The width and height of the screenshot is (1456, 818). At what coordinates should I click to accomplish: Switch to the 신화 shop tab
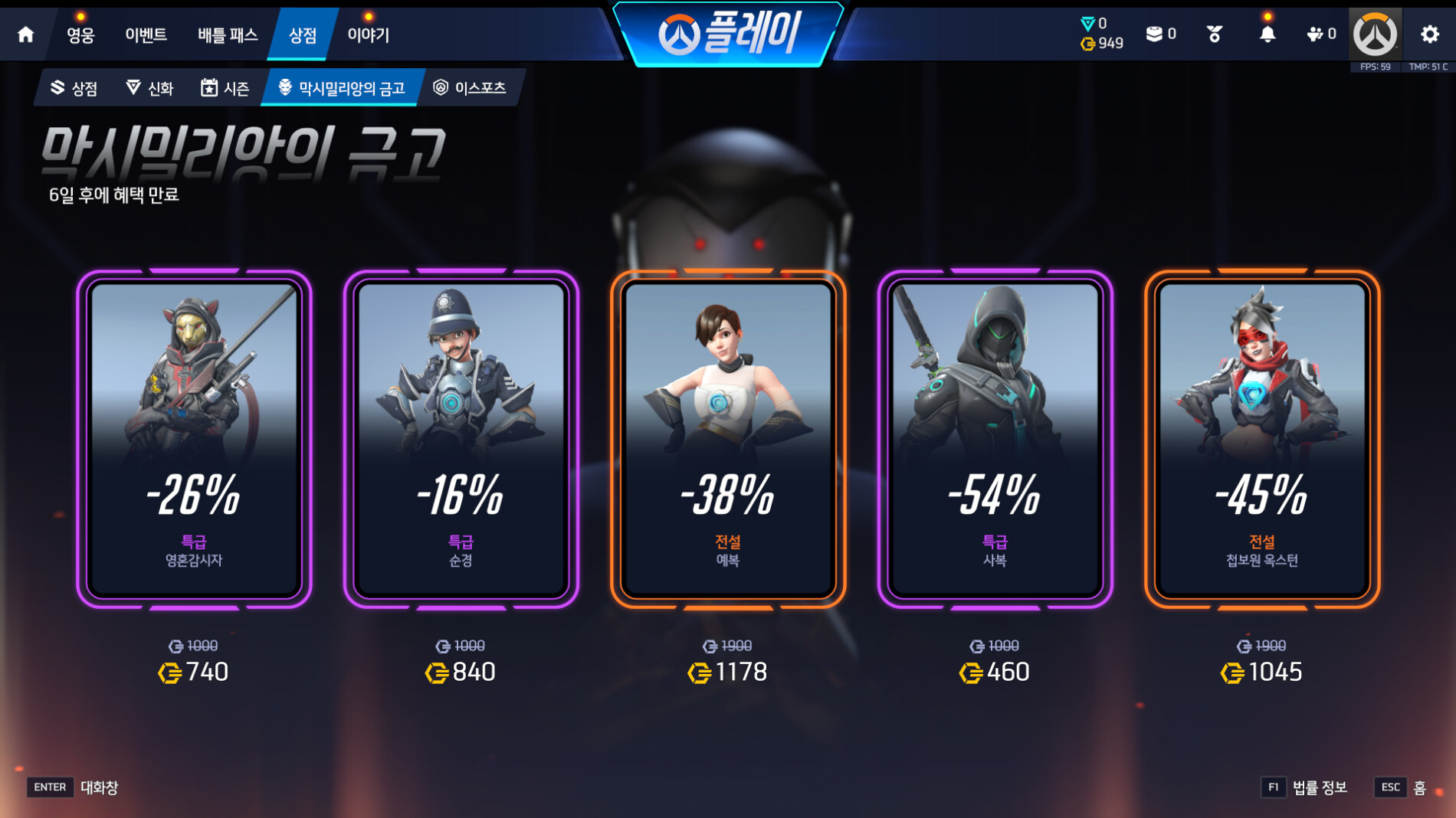pos(150,88)
